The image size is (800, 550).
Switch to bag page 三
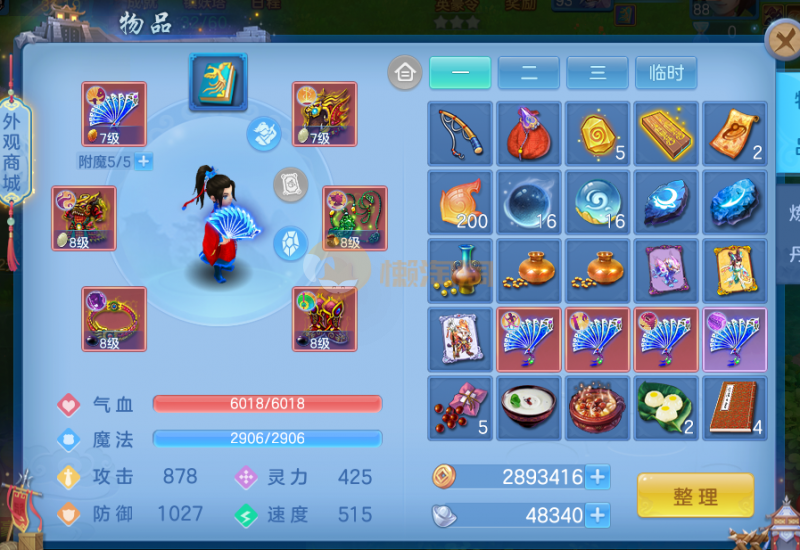point(597,73)
